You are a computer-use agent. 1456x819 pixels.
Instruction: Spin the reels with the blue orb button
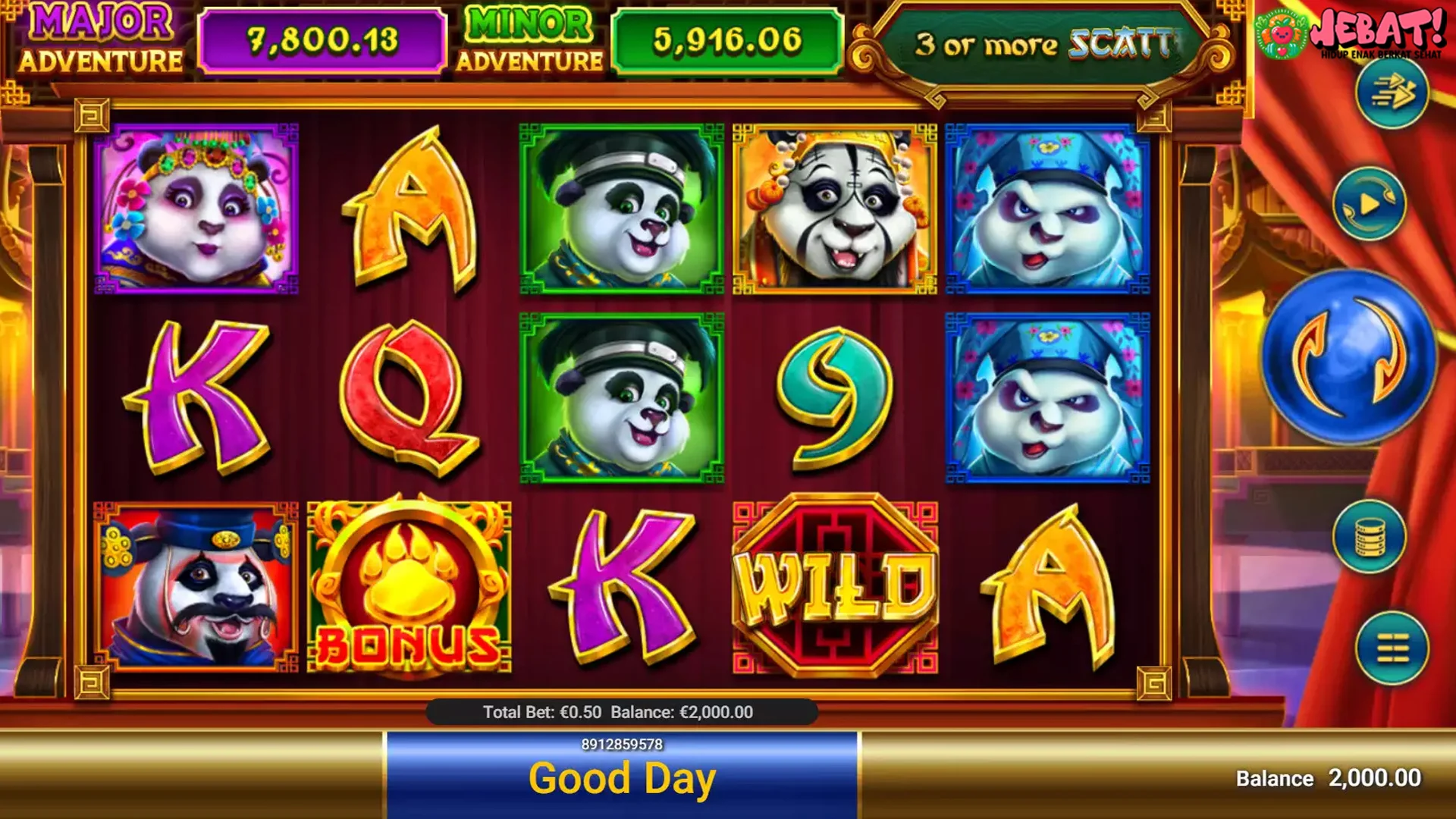tap(1349, 356)
